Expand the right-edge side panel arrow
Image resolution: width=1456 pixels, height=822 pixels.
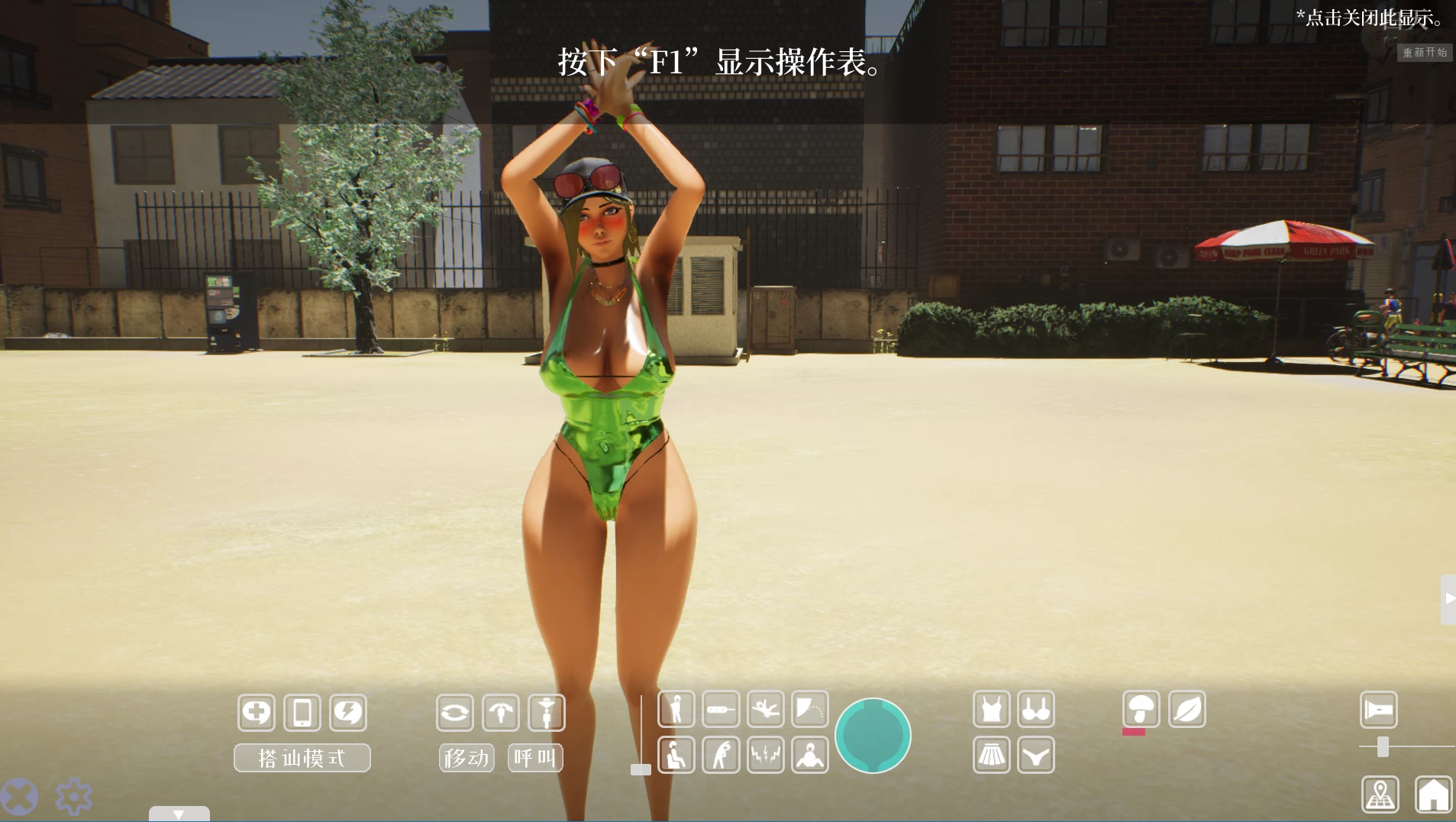coord(1448,600)
